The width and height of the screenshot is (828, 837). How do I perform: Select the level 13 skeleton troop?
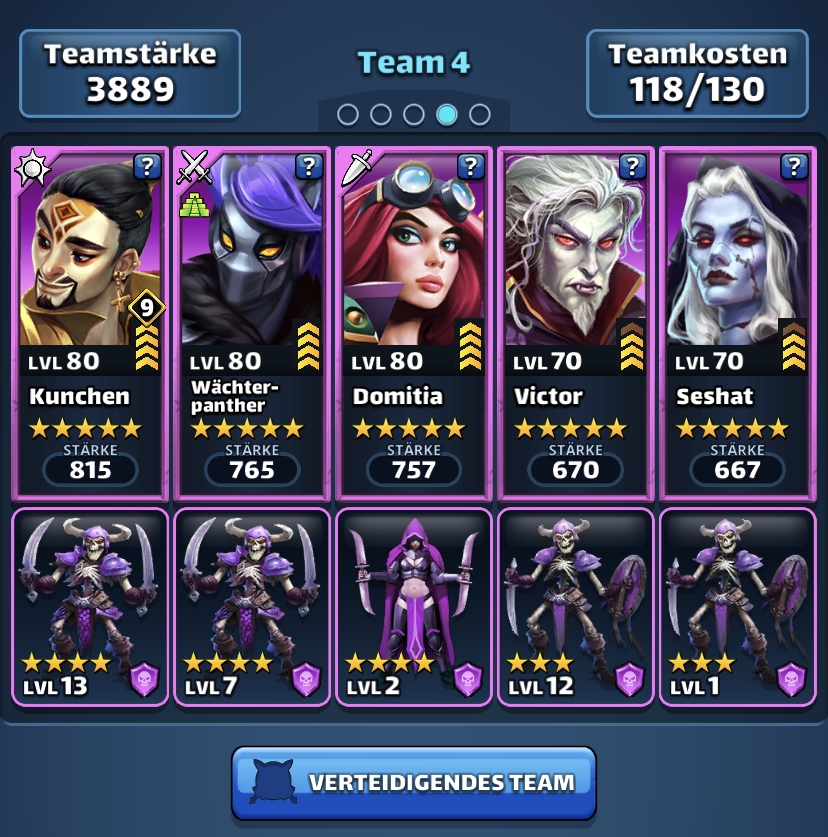point(90,606)
